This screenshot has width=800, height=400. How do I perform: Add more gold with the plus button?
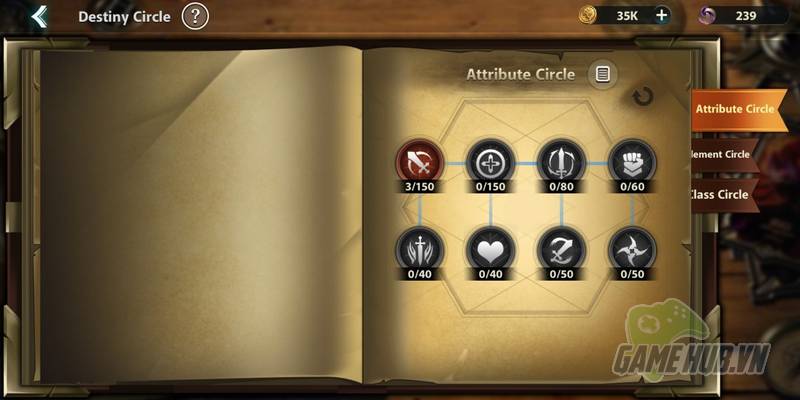coord(661,15)
